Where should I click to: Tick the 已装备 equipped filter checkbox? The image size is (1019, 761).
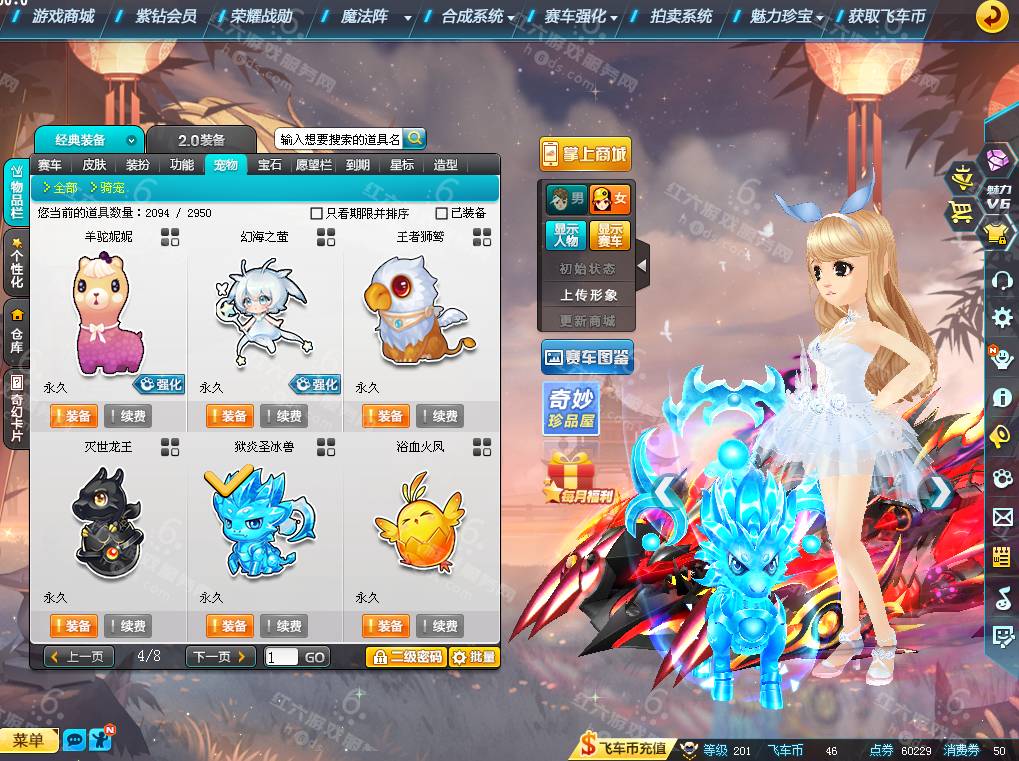click(441, 213)
